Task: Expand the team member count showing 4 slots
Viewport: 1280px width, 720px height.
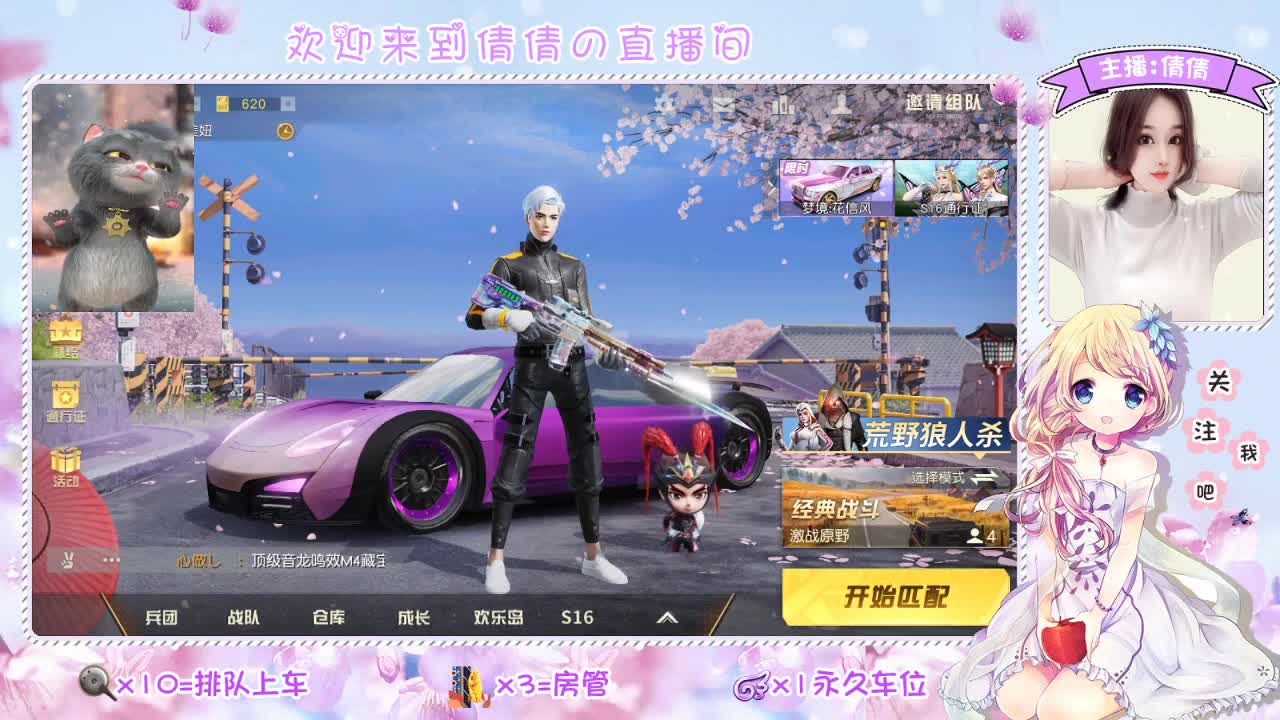Action: coord(977,536)
